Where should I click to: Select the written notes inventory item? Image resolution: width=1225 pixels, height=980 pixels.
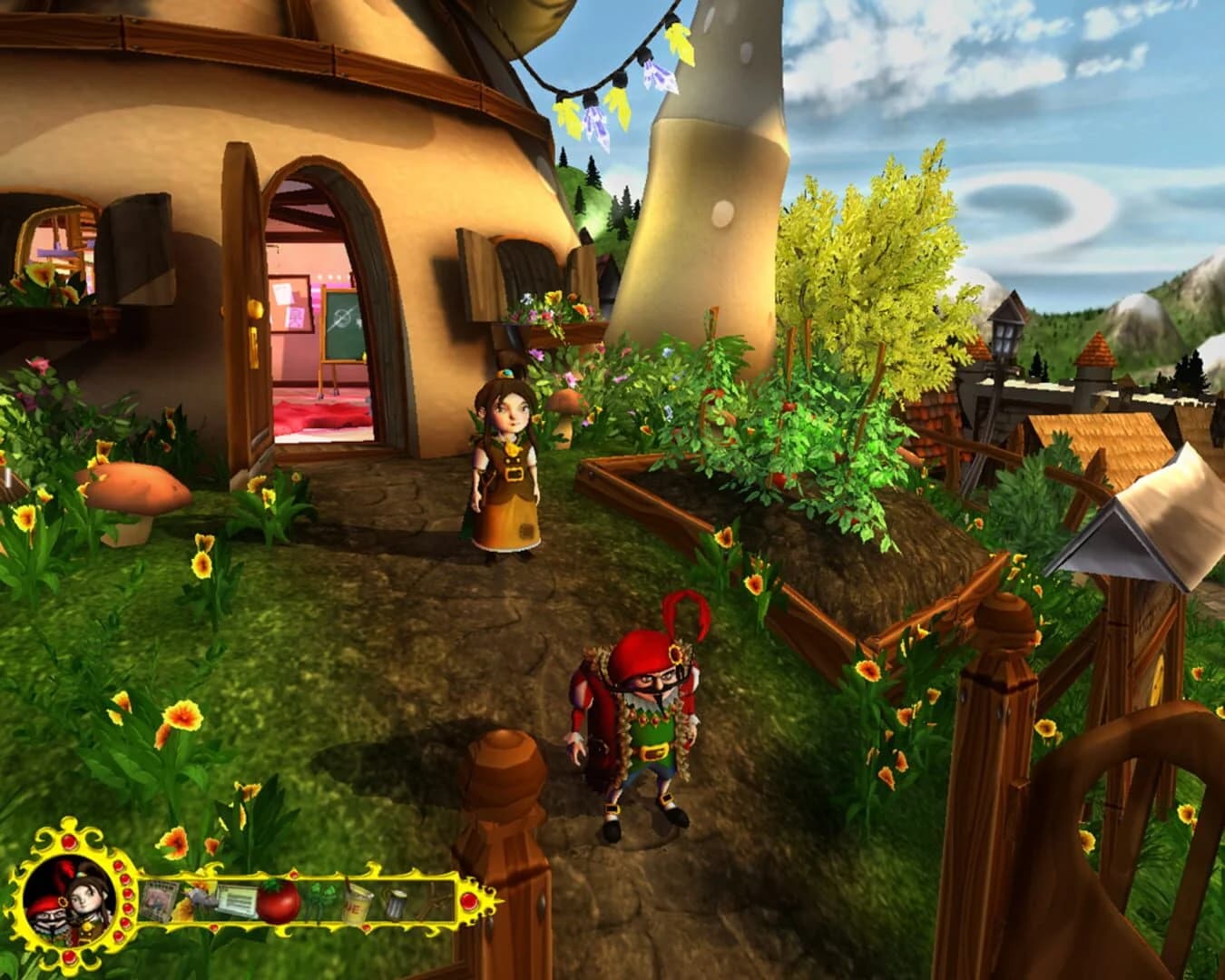click(237, 898)
